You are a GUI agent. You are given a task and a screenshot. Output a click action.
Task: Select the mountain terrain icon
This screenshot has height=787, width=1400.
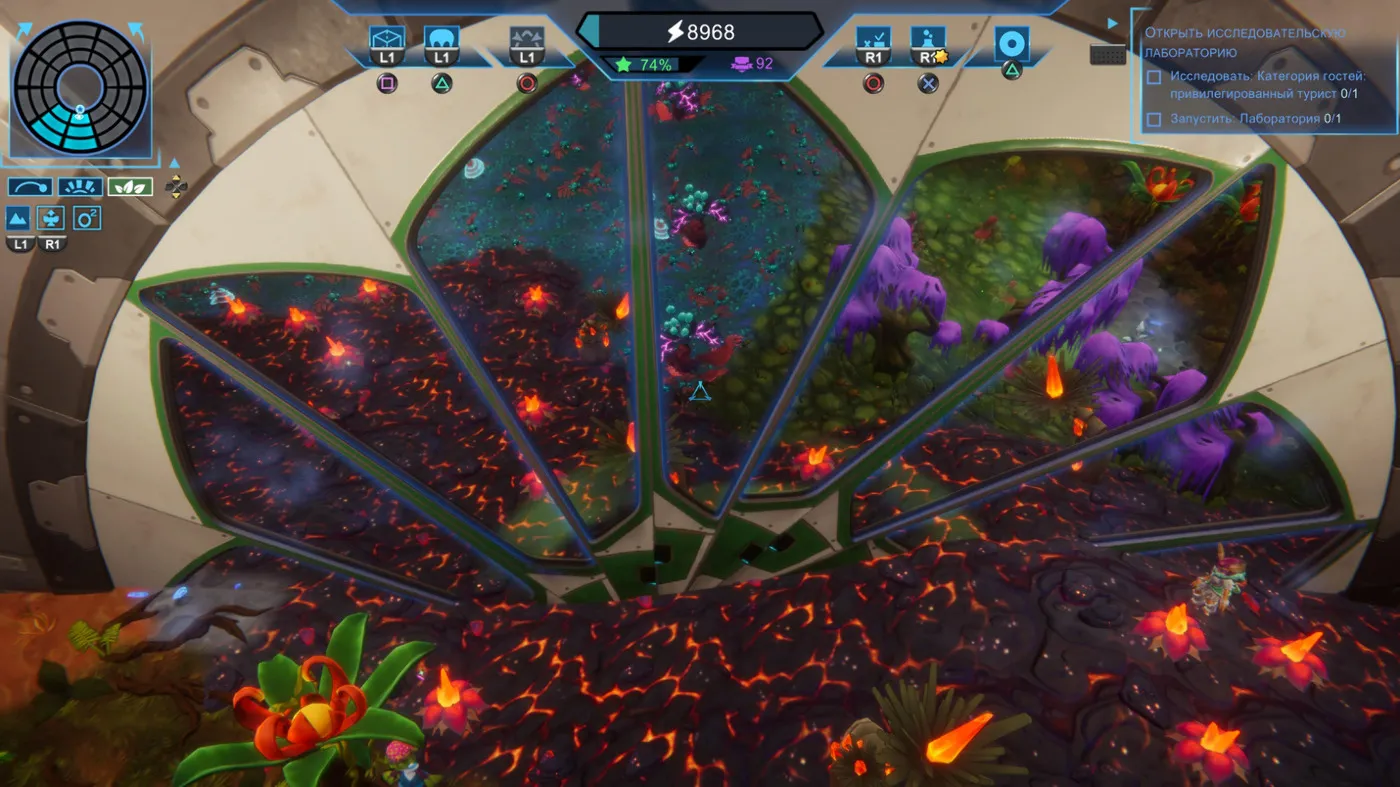(18, 218)
